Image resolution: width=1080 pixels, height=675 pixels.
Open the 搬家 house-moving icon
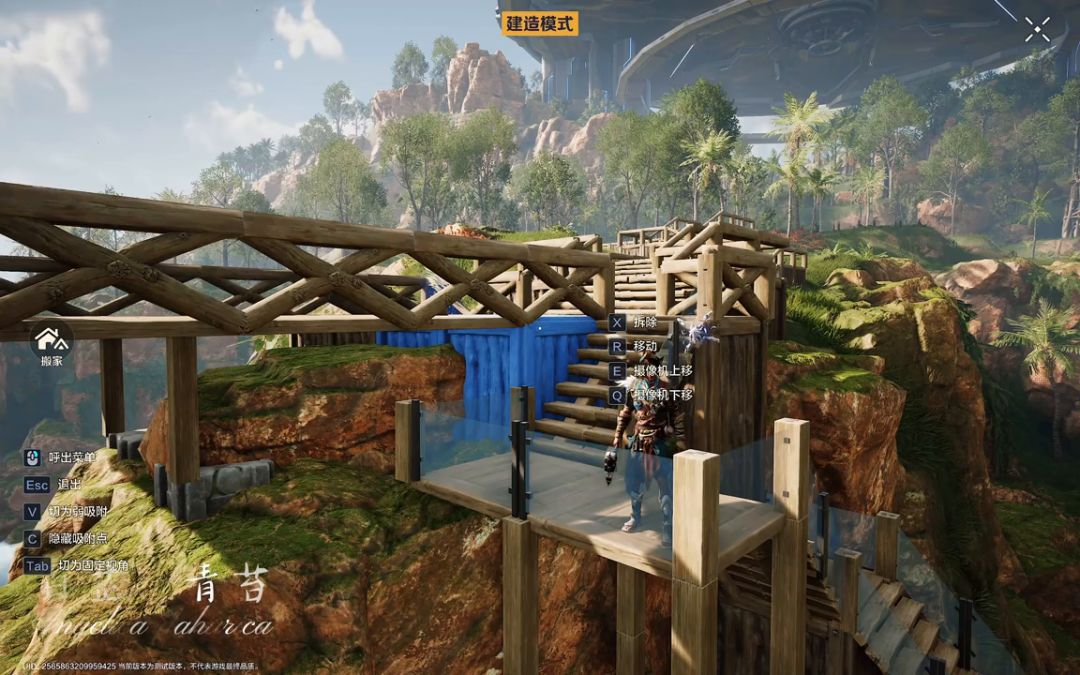pos(51,339)
